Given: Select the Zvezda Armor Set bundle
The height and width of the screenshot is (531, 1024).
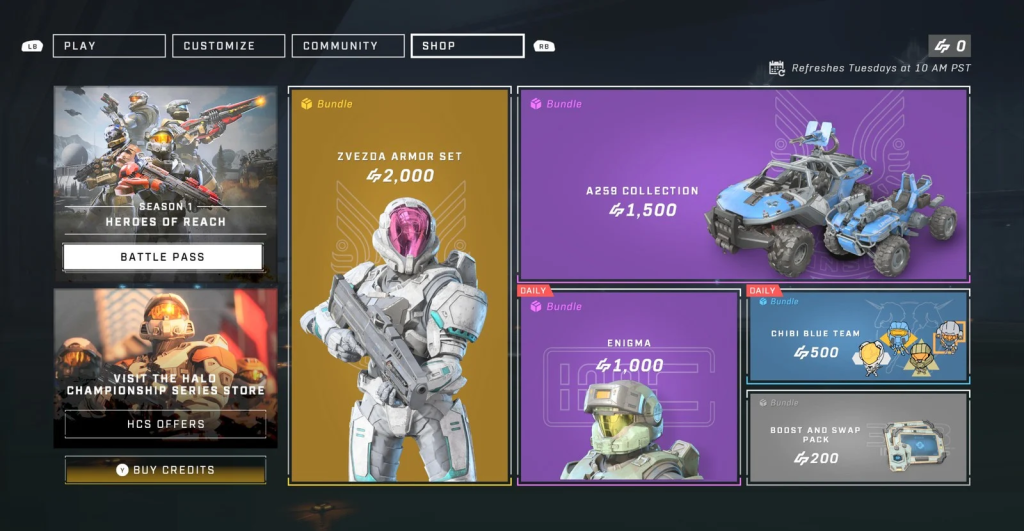Looking at the screenshot, I should tap(399, 286).
